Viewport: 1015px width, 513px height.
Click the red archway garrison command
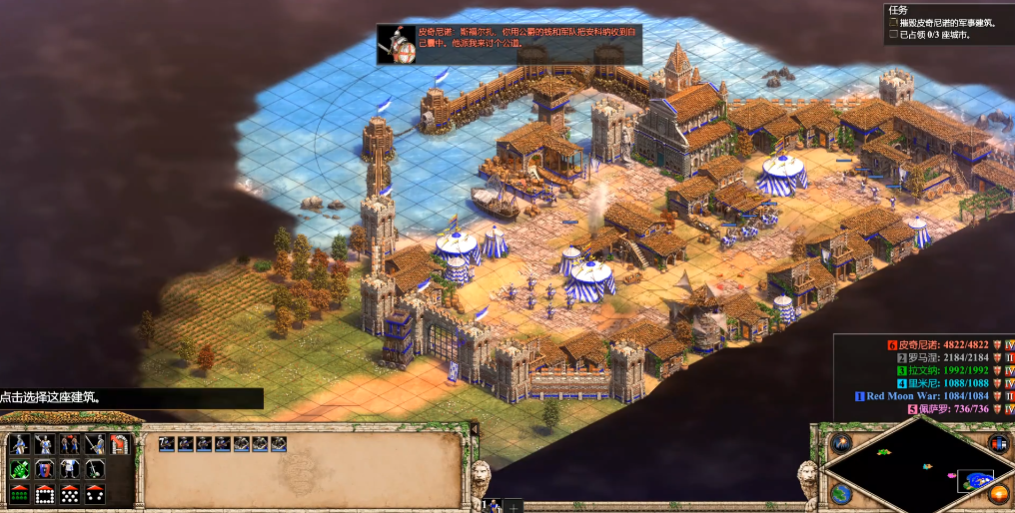pyautogui.click(x=120, y=445)
